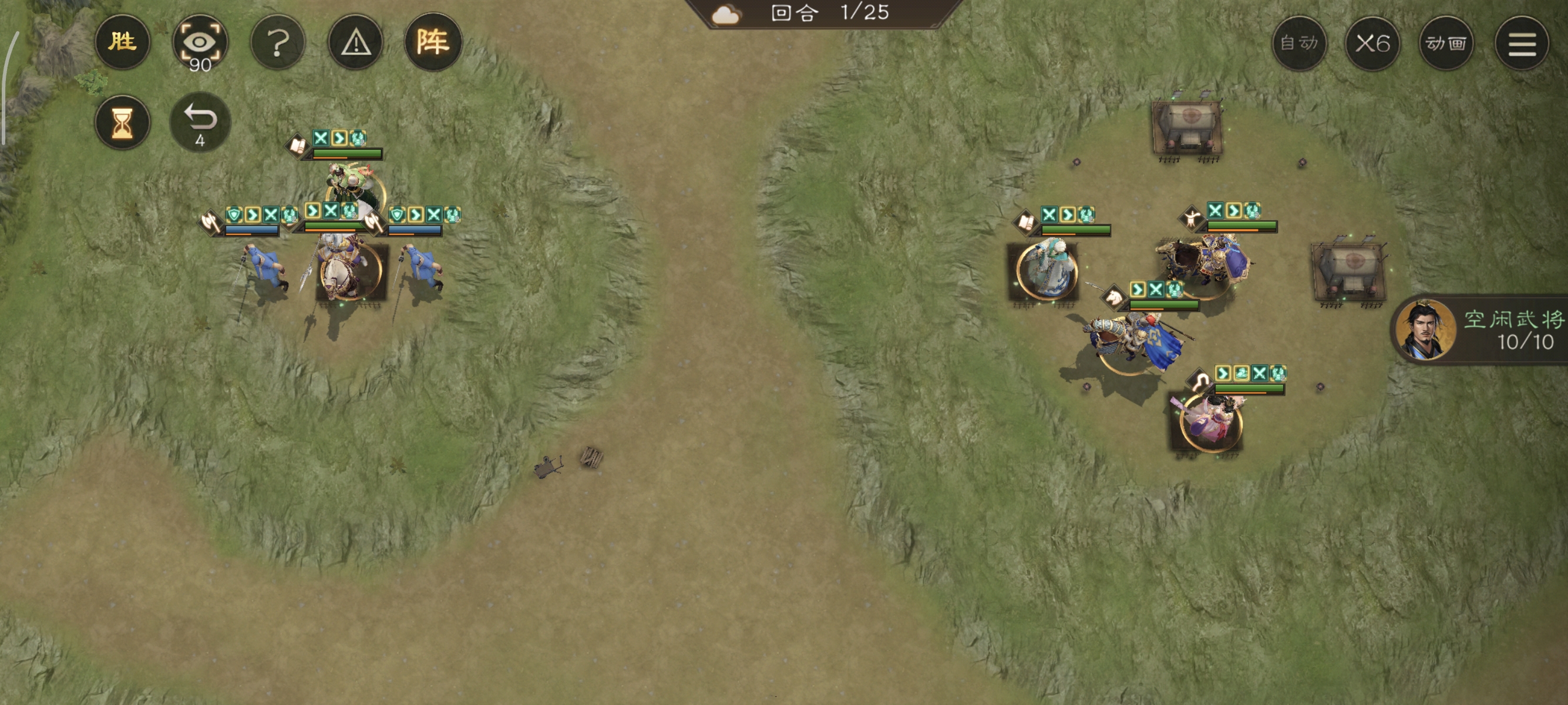Toggle battle animations with 动画 button
1568x705 pixels.
[x=1446, y=43]
